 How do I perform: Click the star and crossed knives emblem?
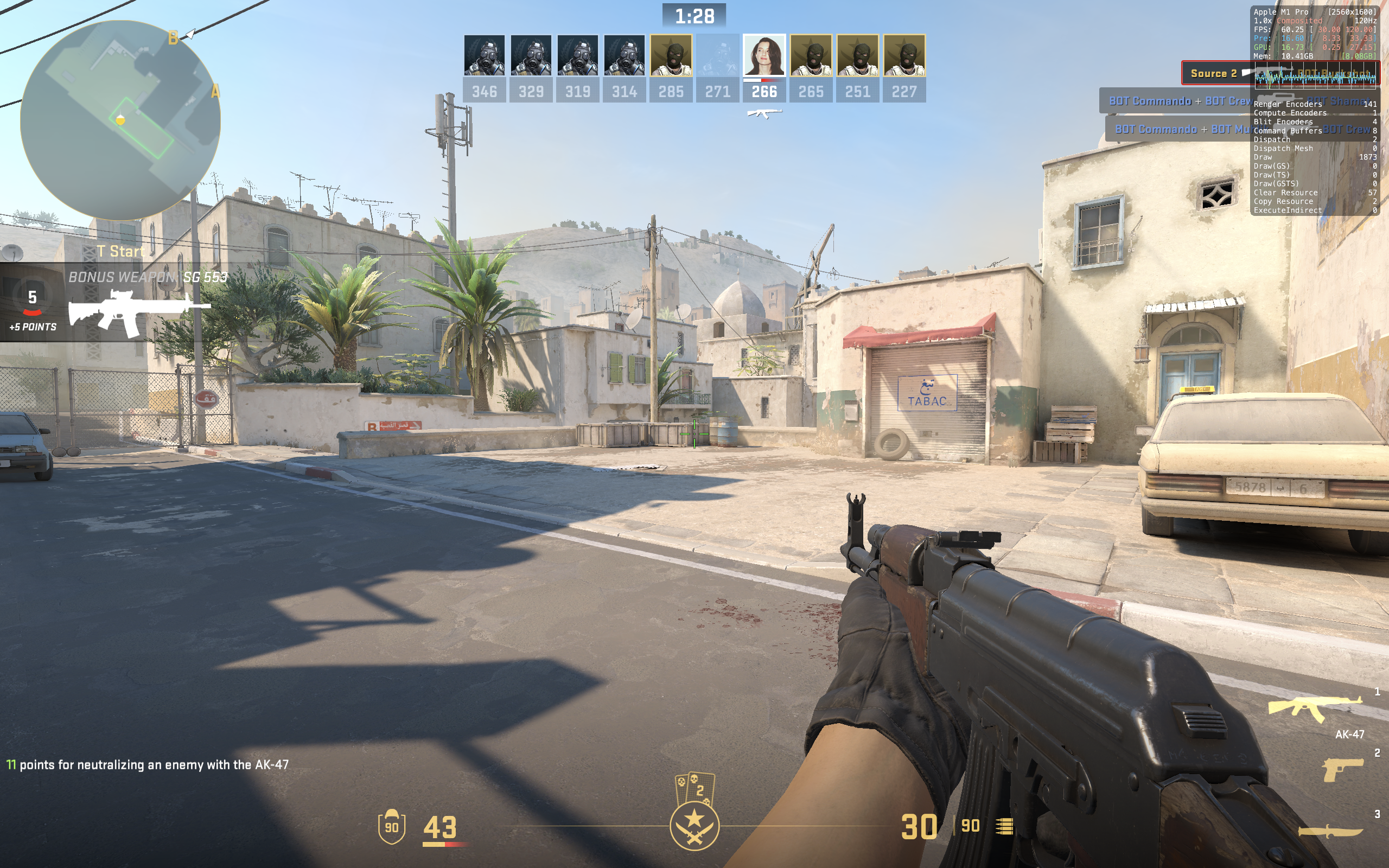point(694,826)
